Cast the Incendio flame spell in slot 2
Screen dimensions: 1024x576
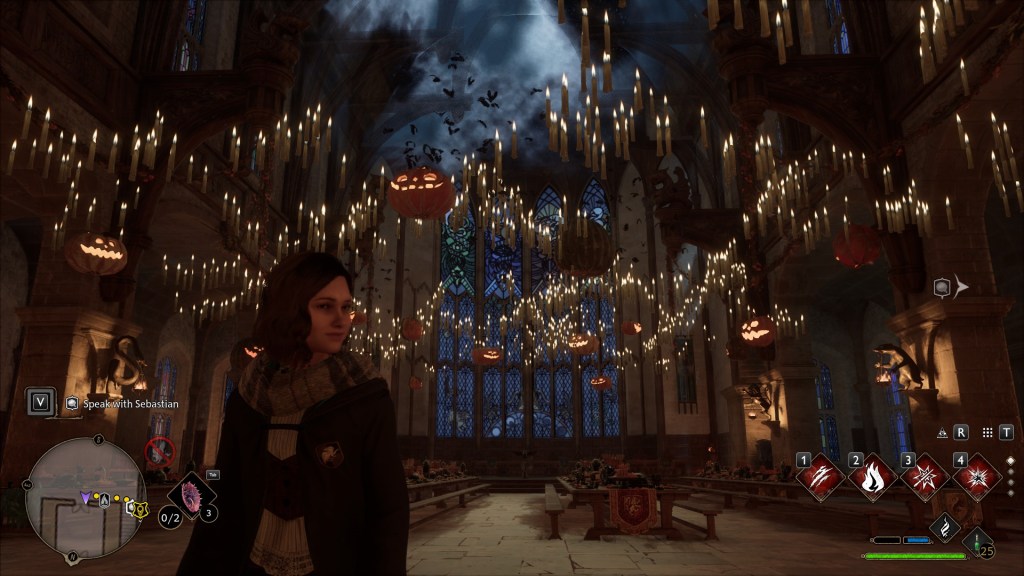[x=873, y=477]
